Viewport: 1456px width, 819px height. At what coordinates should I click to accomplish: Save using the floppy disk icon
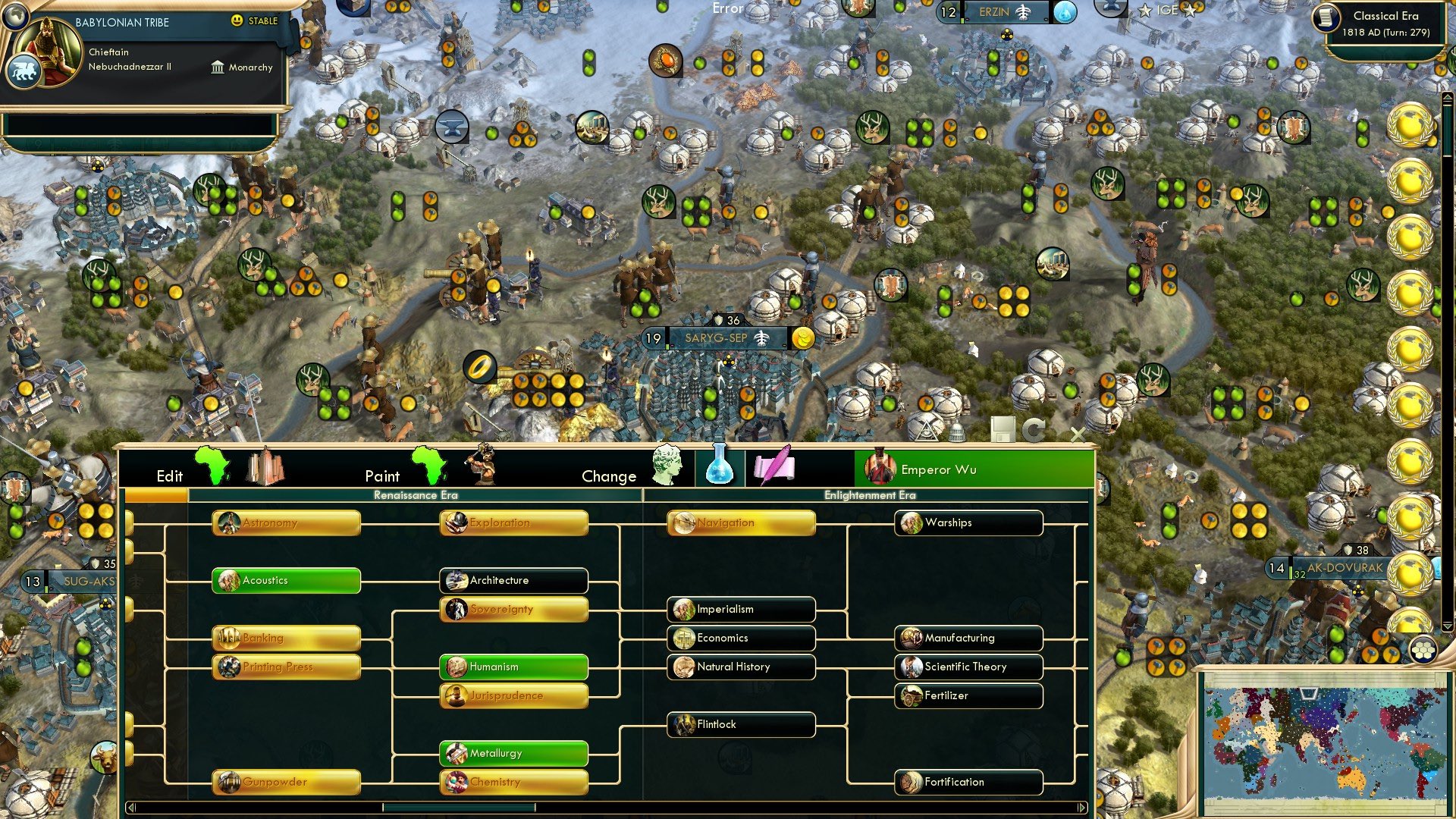pyautogui.click(x=1004, y=429)
